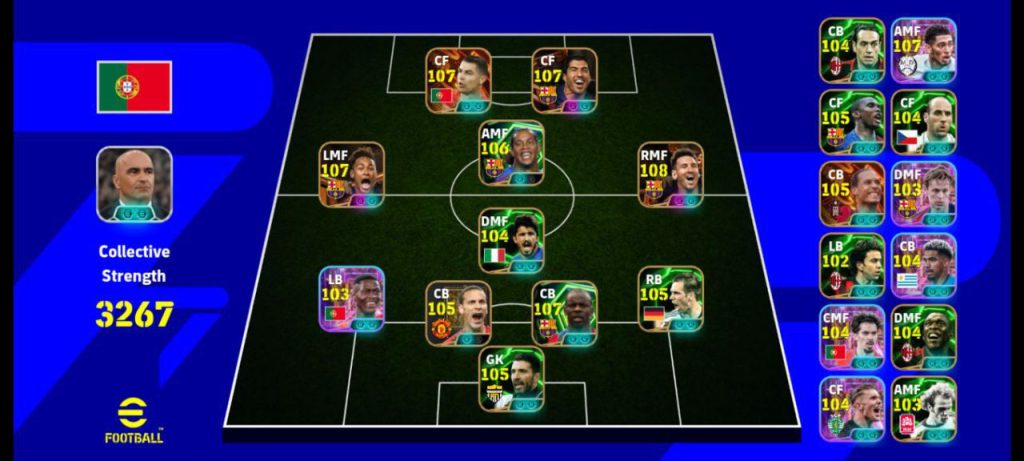Open the manager portrait
The height and width of the screenshot is (461, 1024).
pos(134,184)
